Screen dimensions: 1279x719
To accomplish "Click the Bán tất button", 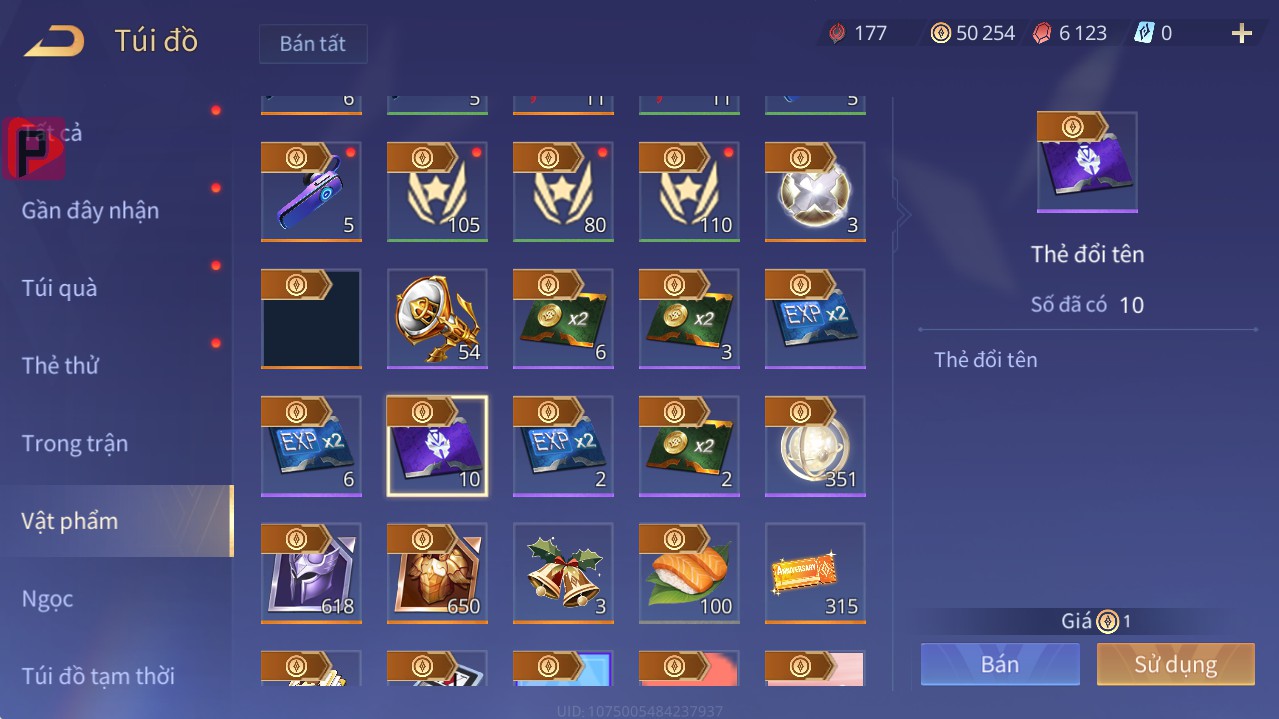I will [x=313, y=44].
